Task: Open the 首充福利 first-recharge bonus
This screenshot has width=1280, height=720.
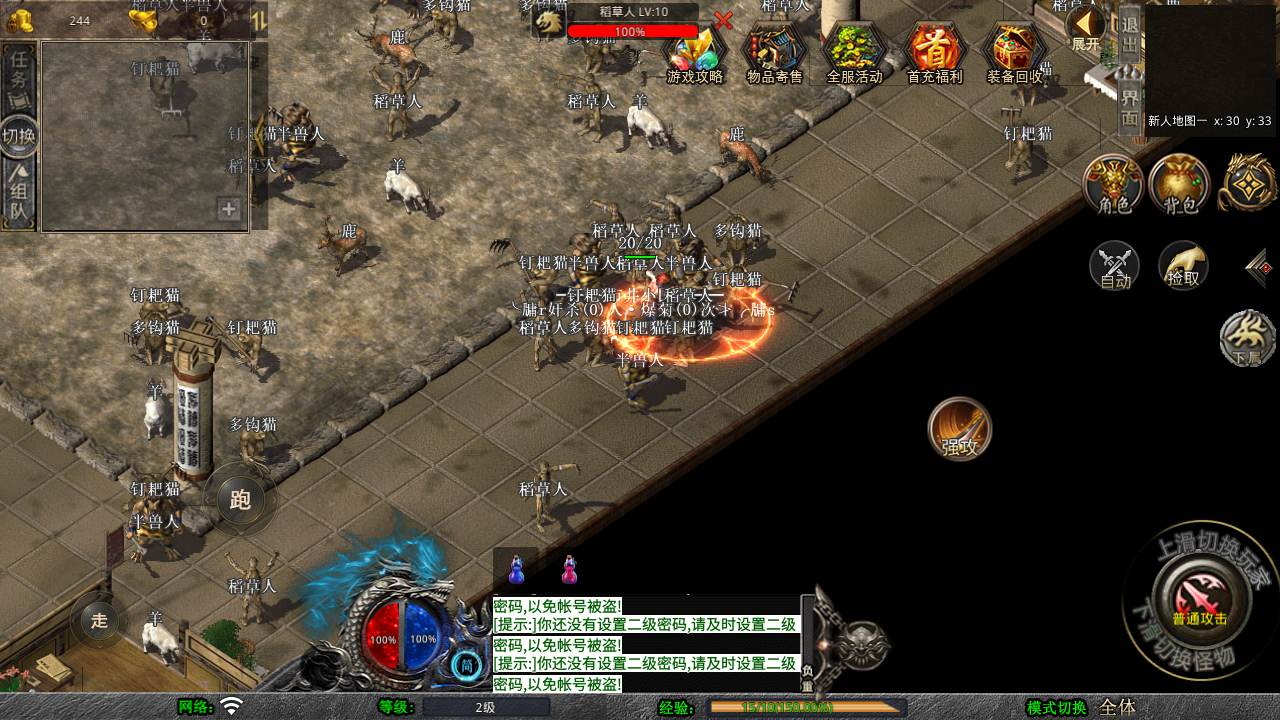Action: pos(934,53)
